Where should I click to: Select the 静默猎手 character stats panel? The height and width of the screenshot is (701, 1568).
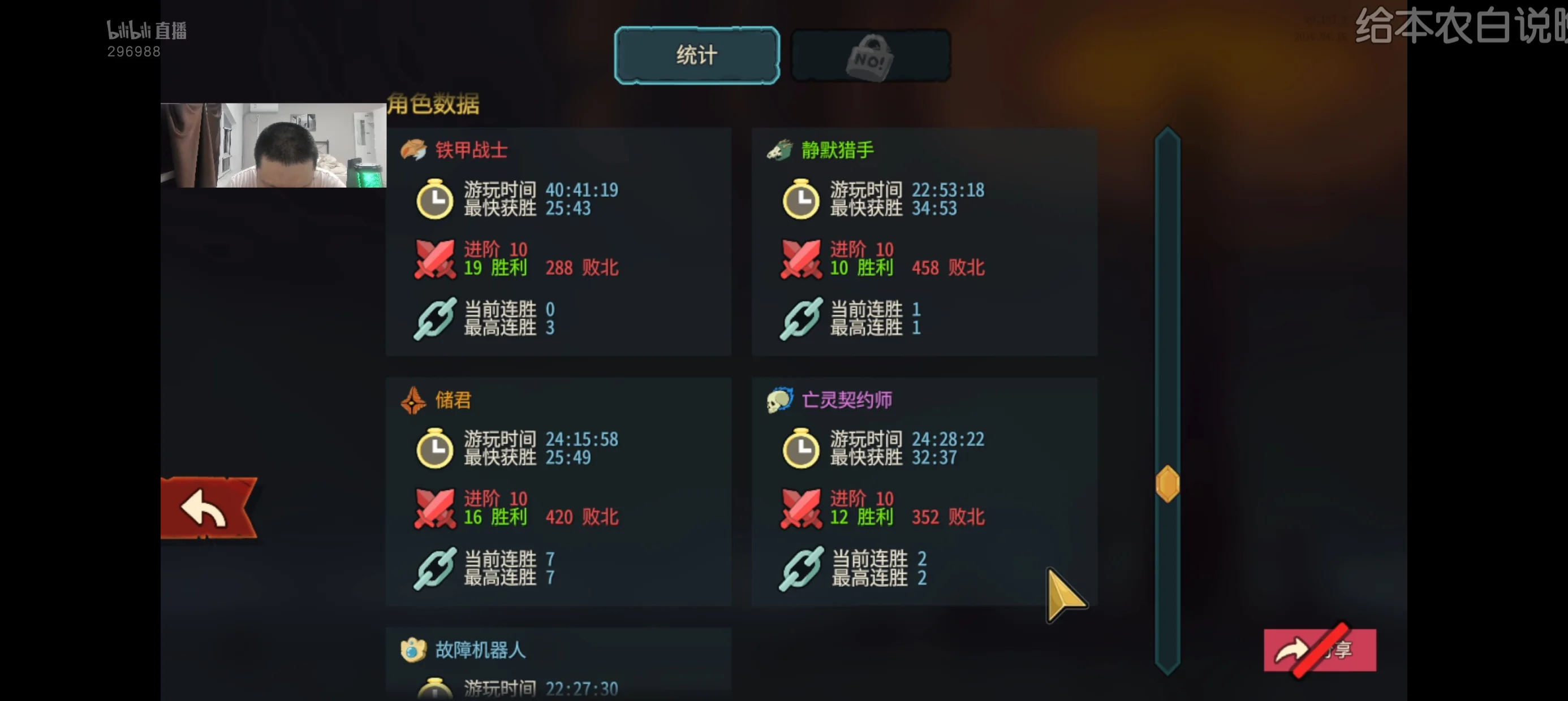[924, 241]
